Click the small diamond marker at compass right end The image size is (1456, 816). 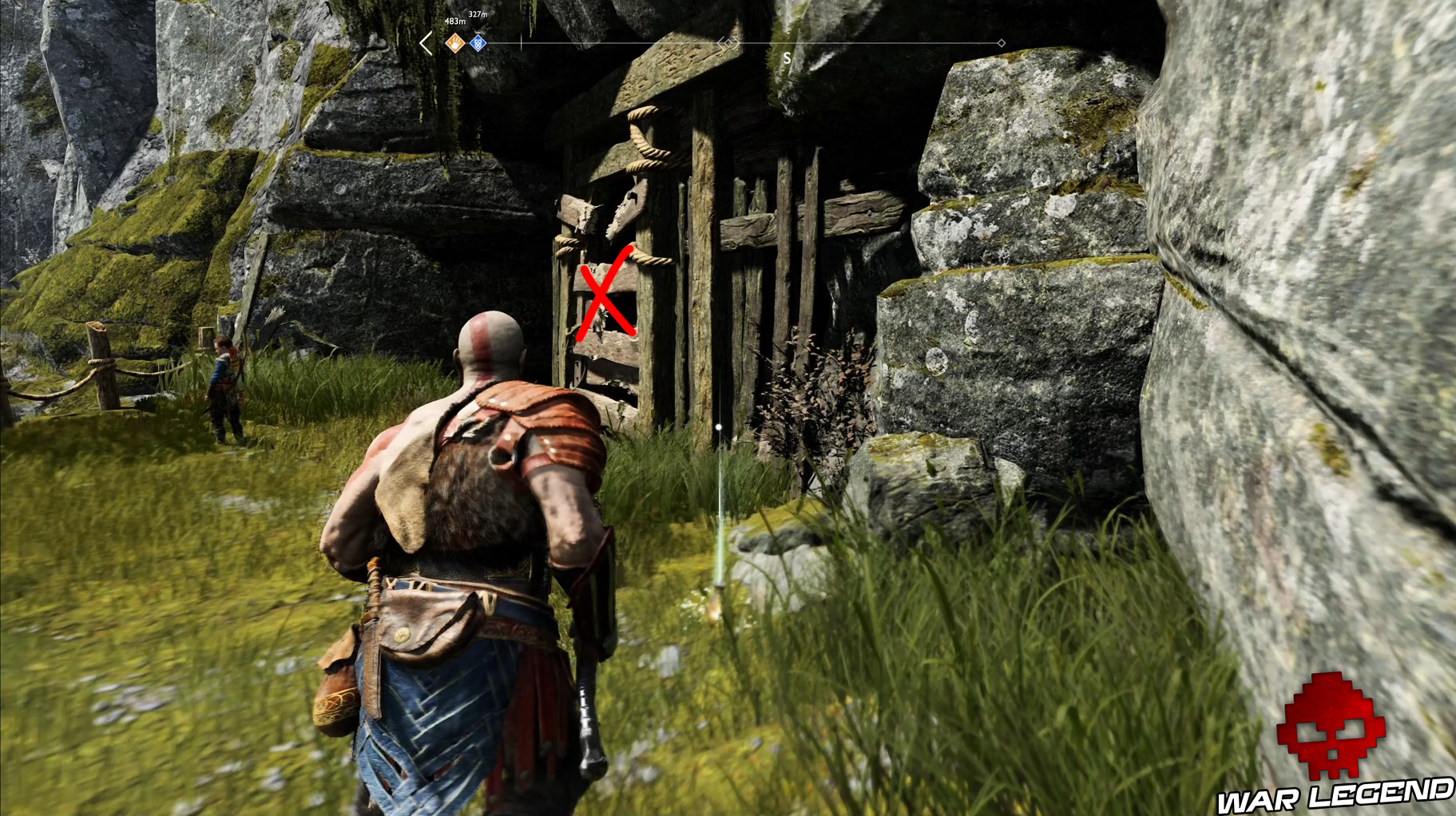[1001, 44]
